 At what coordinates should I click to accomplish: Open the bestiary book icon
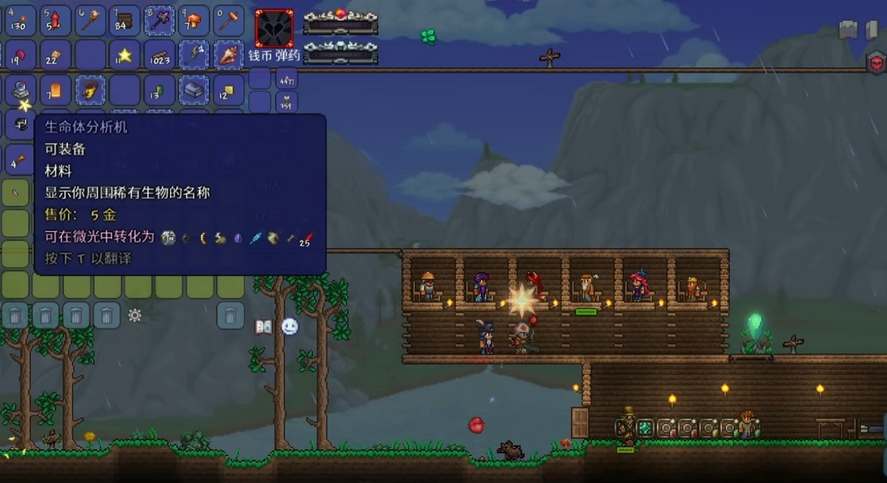pos(264,326)
